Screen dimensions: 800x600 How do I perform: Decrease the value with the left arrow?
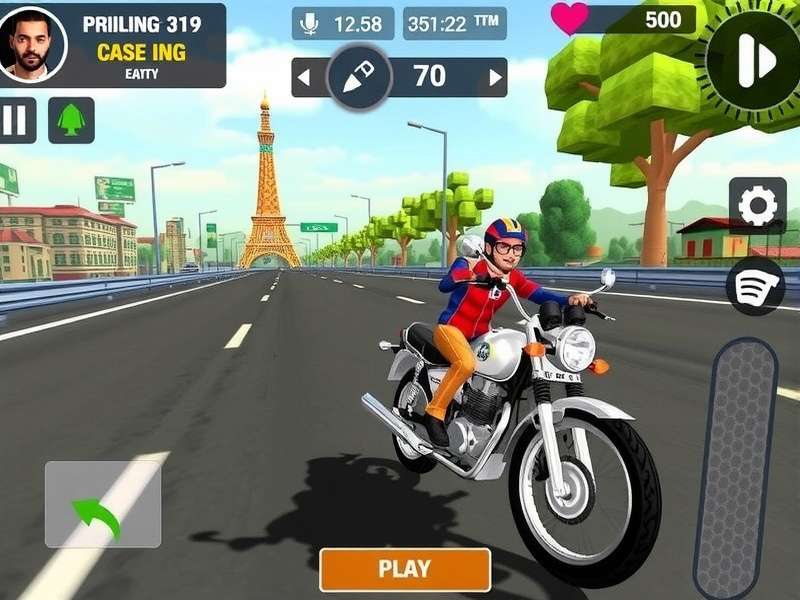pyautogui.click(x=305, y=78)
